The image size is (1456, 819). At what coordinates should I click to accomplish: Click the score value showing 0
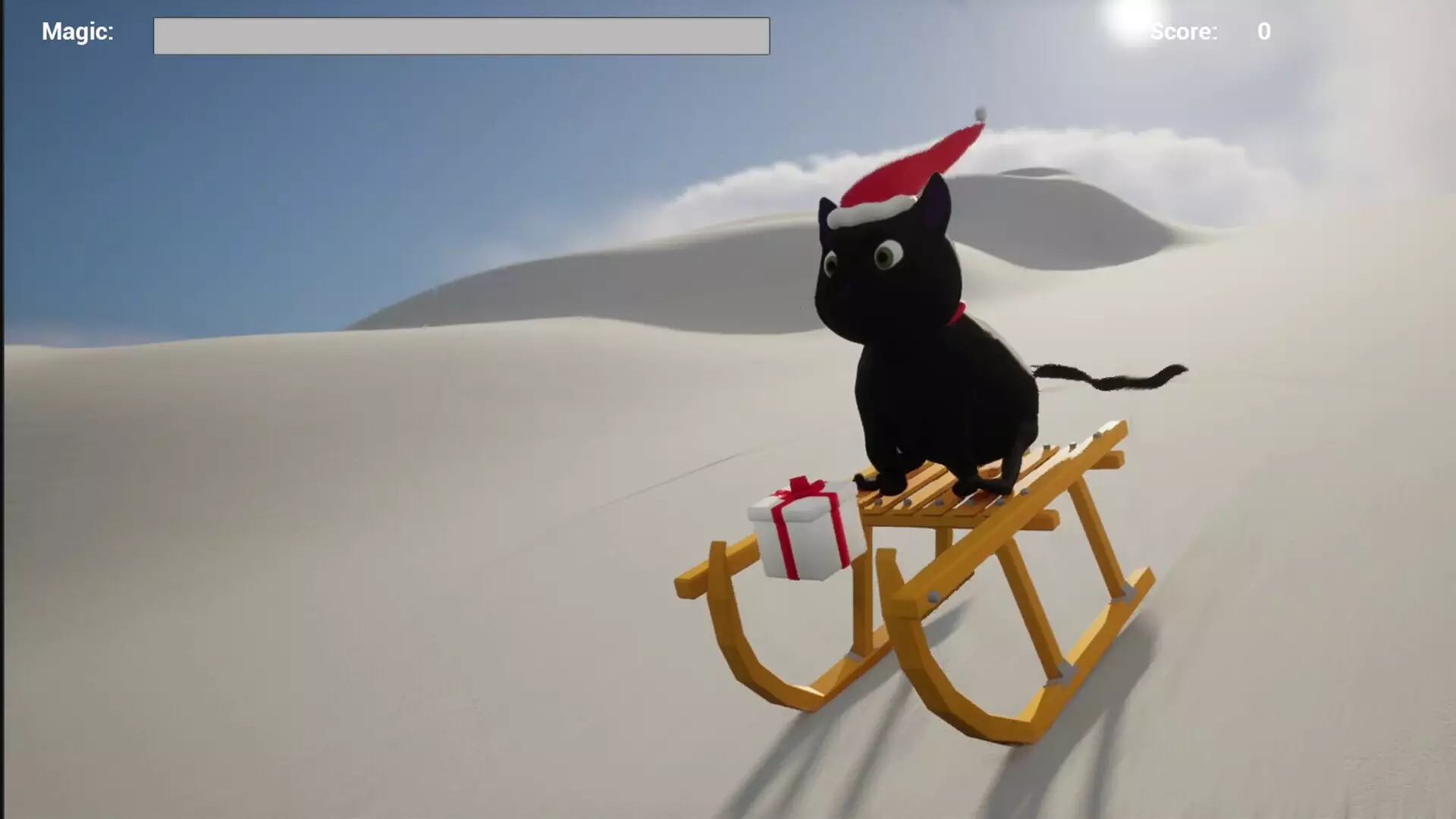(x=1263, y=32)
